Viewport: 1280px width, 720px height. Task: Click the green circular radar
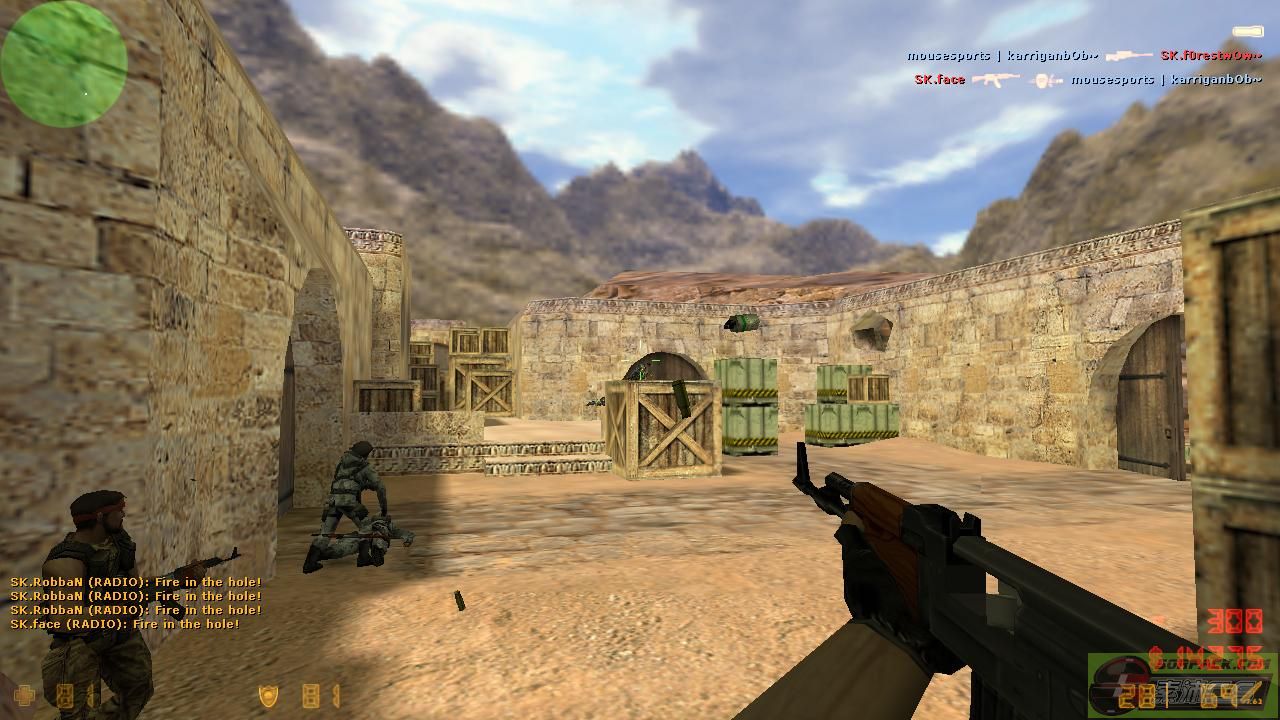tap(64, 63)
